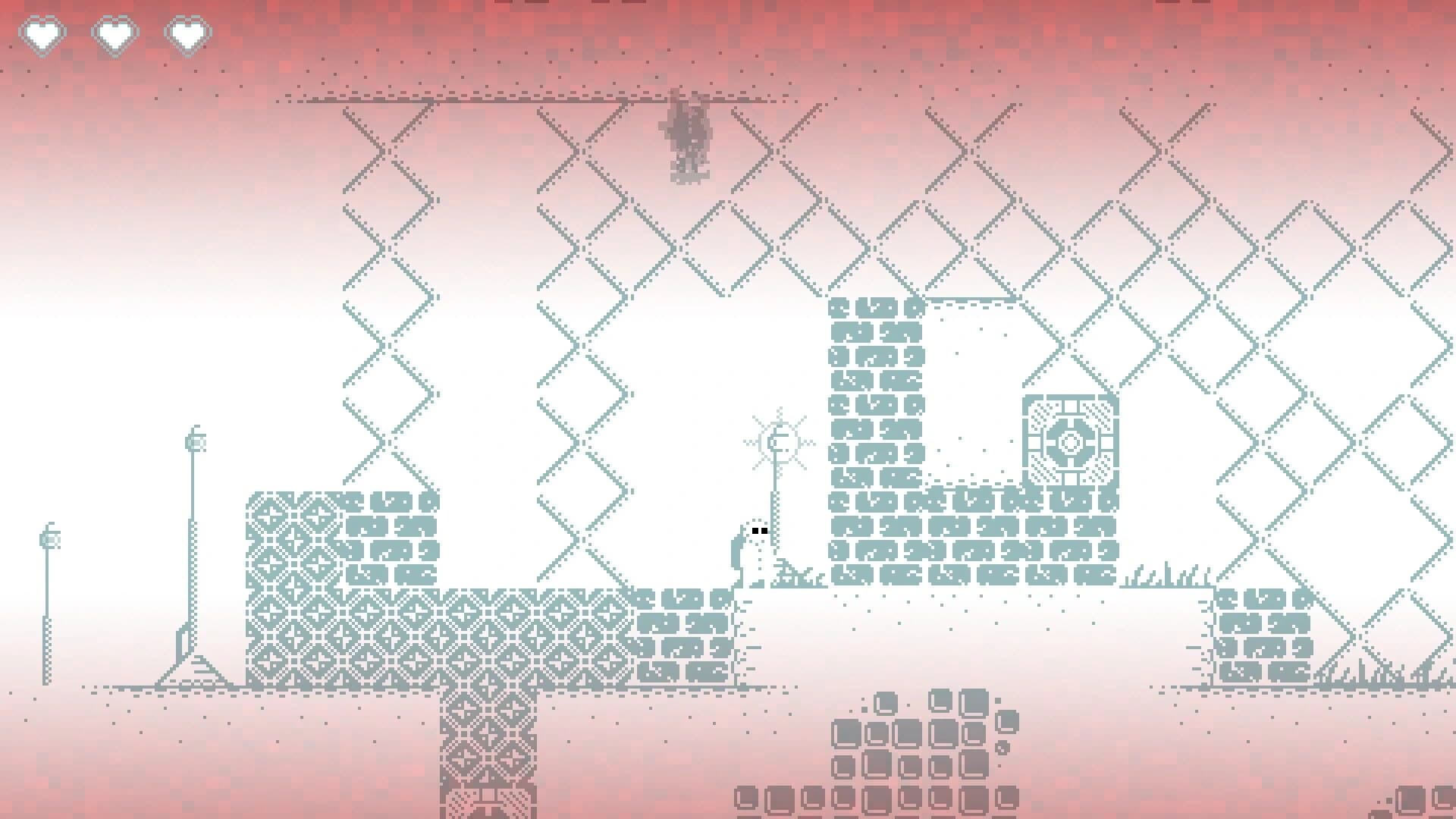Click the third heart of the health display

[187, 33]
